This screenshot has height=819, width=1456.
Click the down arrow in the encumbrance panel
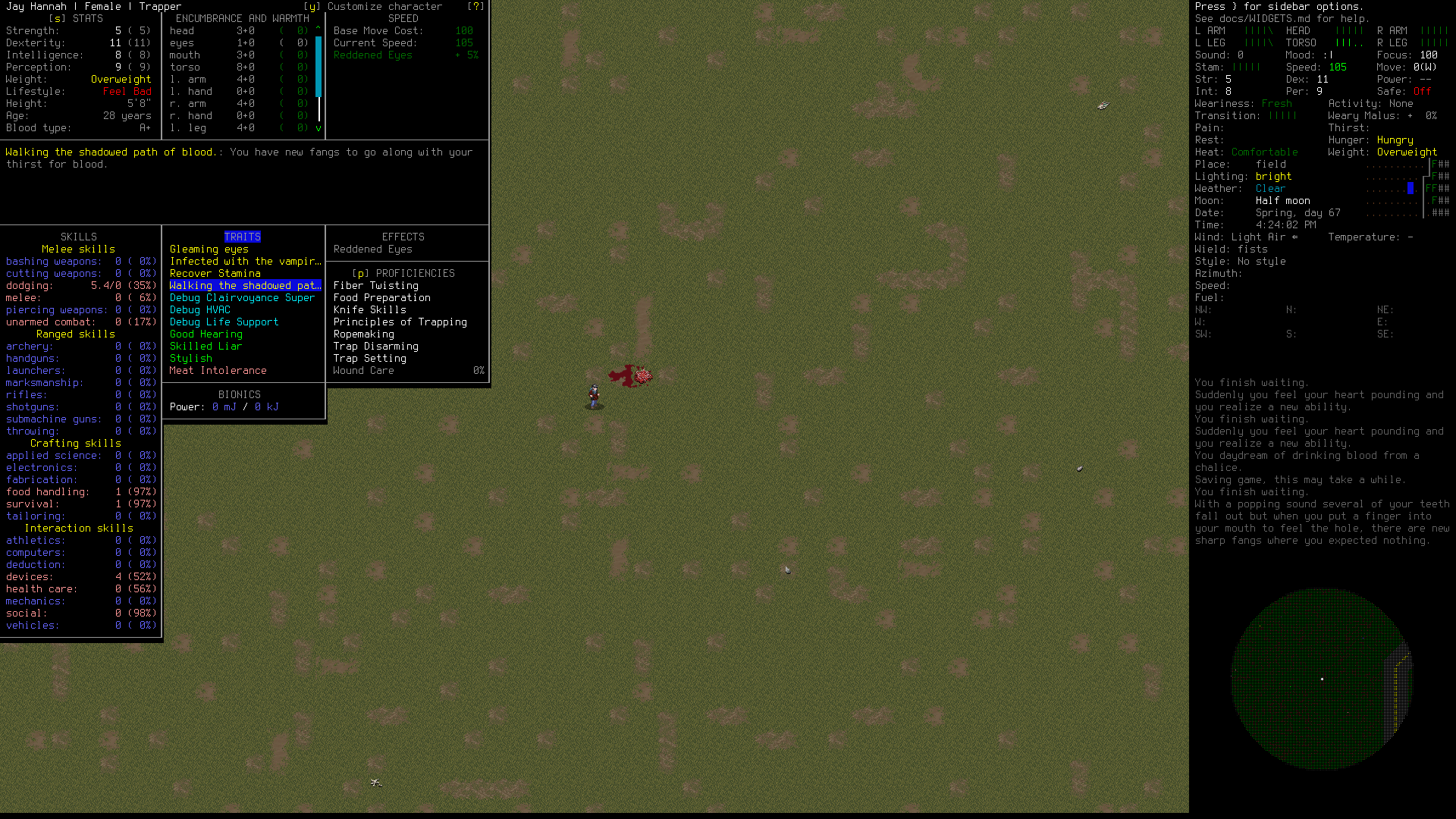(318, 129)
